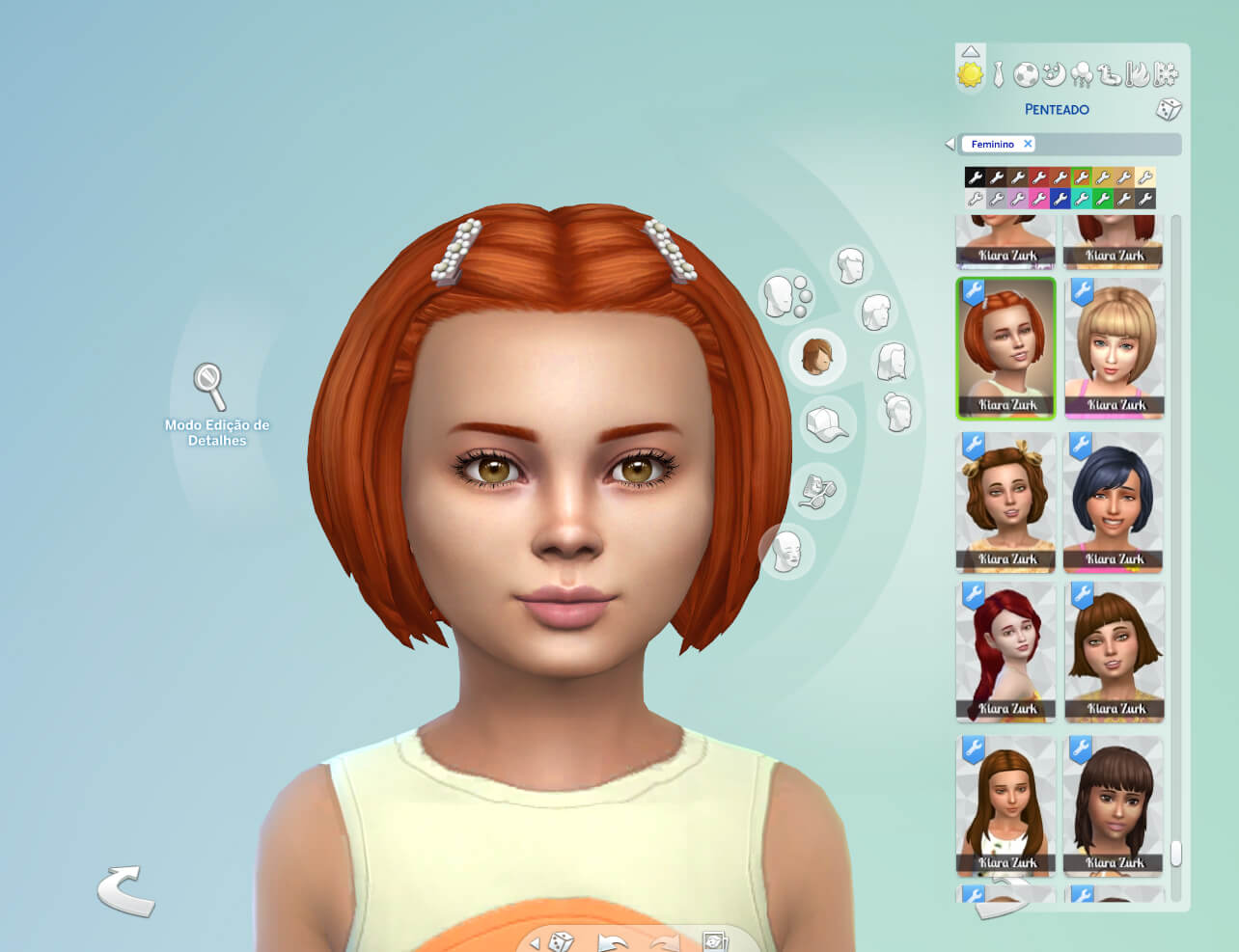Screen dimensions: 1239x952
Task: Choose the dark blue hair color swatch
Action: coord(1060,199)
